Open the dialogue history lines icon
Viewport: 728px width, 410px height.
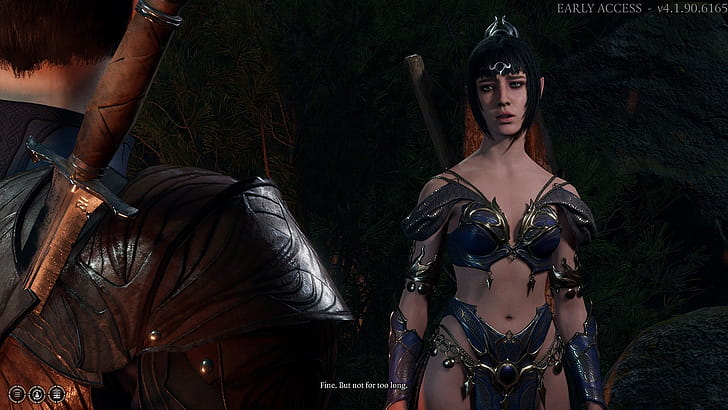(x=16, y=394)
